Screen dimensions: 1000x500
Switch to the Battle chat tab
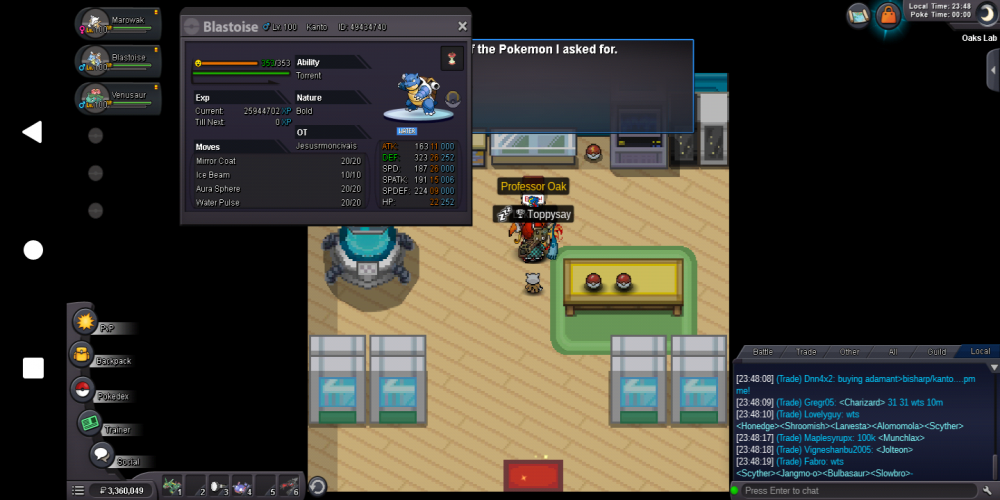763,352
